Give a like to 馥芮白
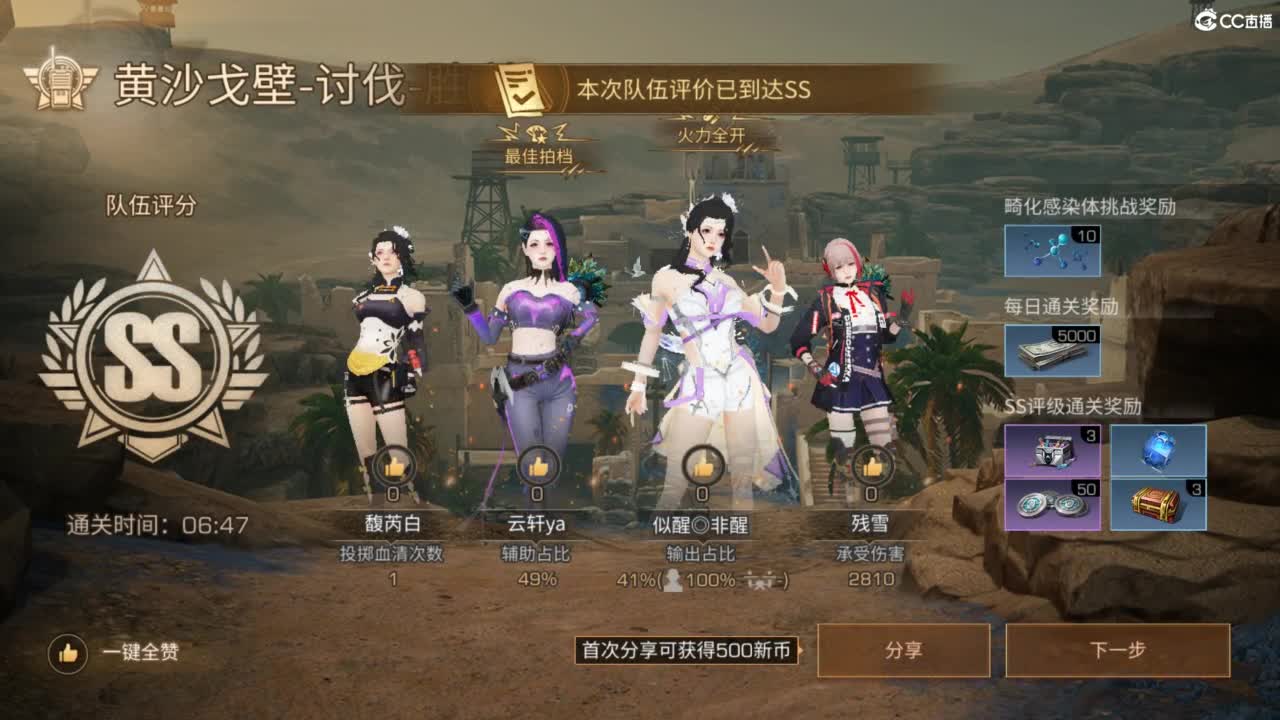 click(392, 467)
